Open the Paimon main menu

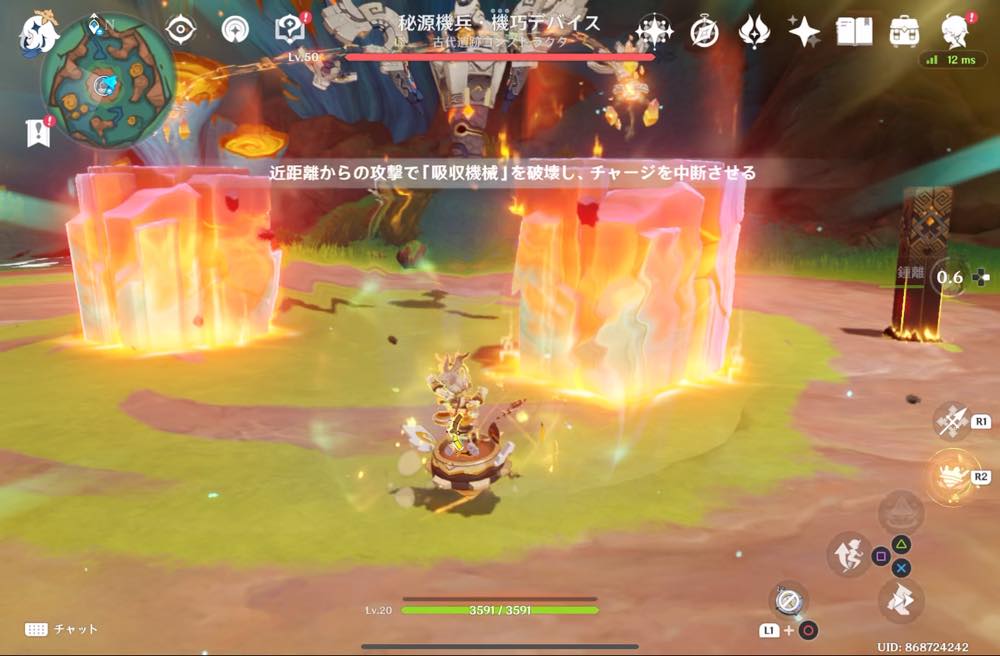click(x=41, y=30)
